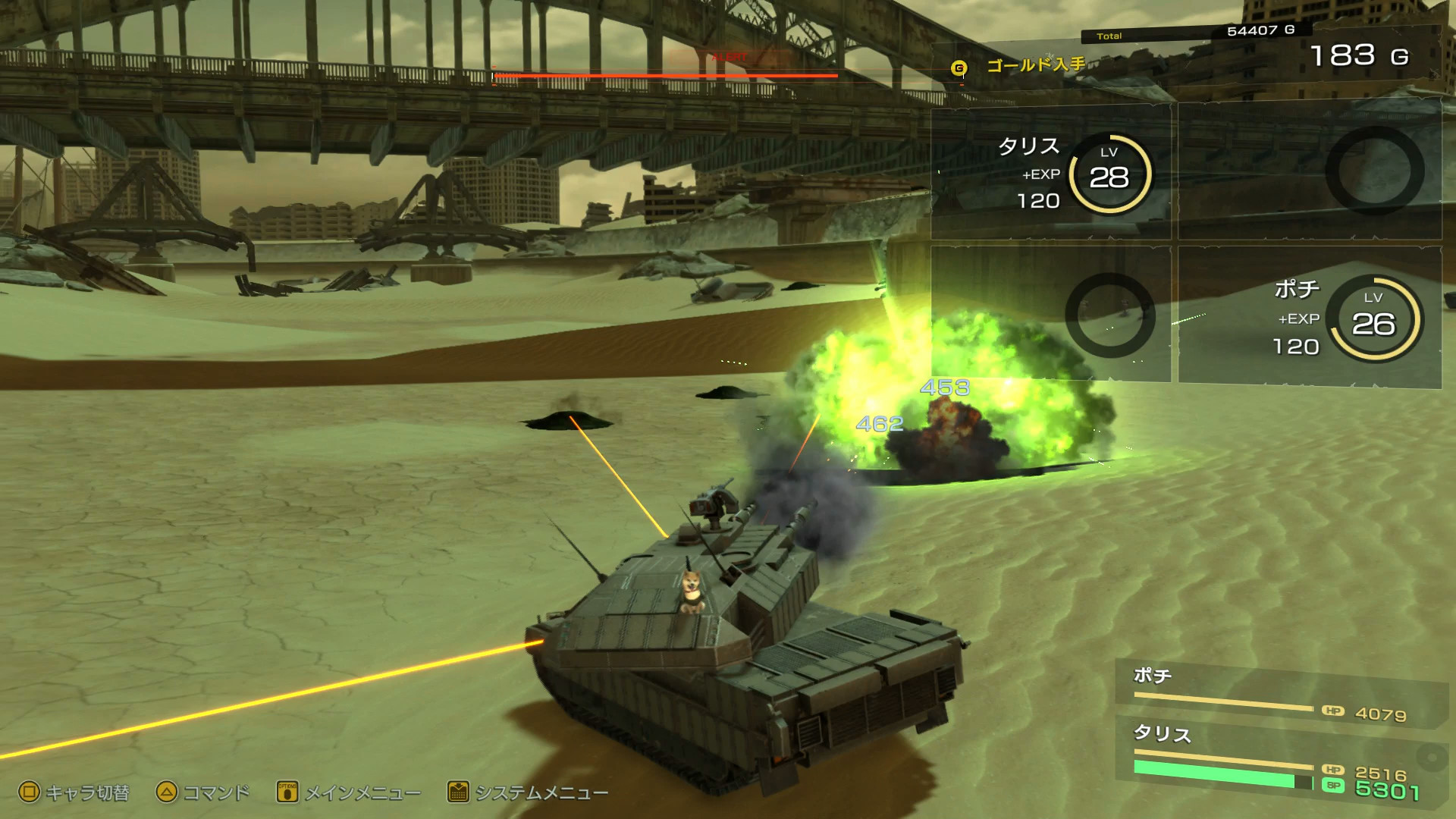
Task: Expand ポチ +EXP 120 gain display
Action: pos(1299,334)
